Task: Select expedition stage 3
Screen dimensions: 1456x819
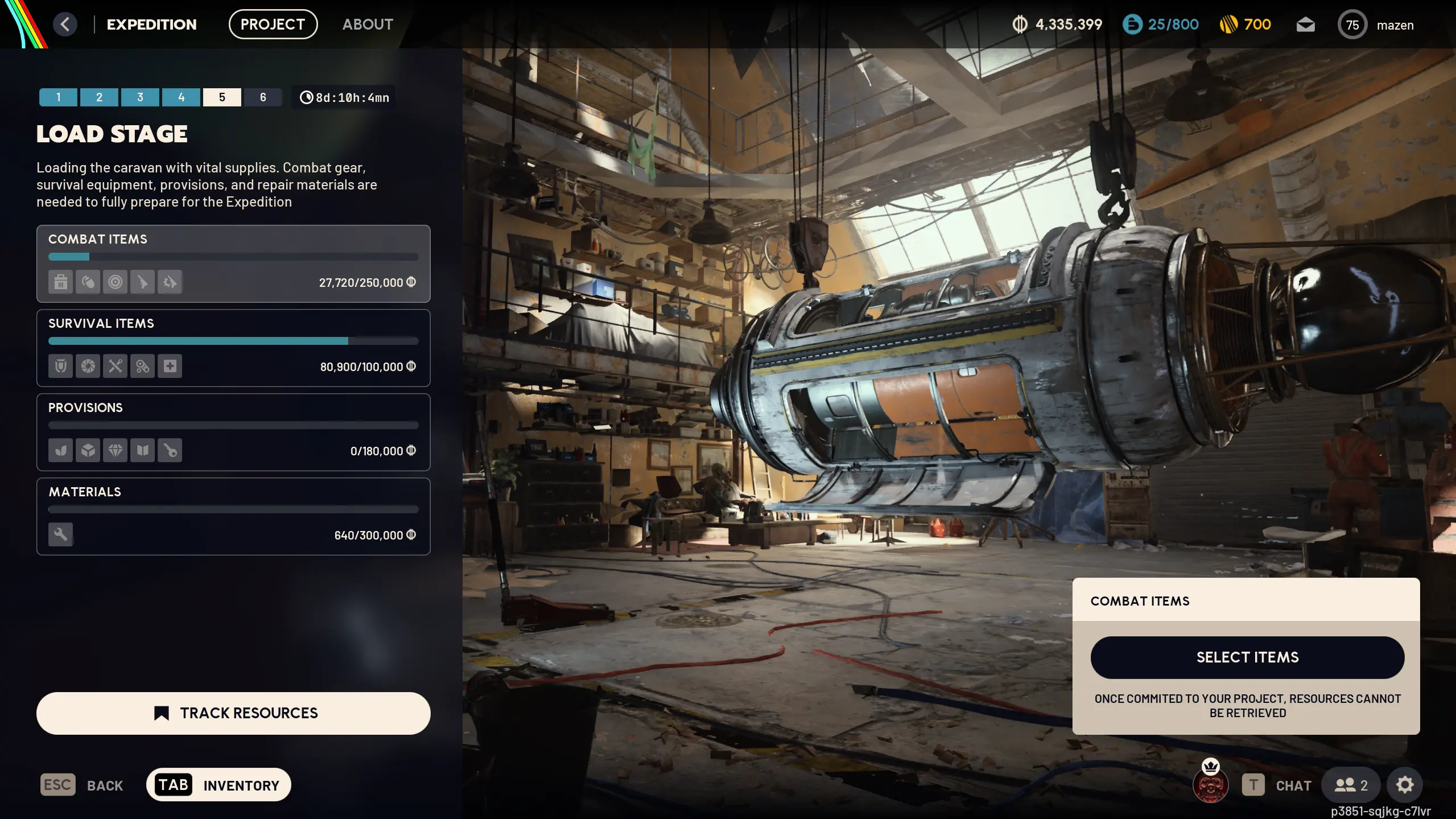Action: pyautogui.click(x=140, y=97)
